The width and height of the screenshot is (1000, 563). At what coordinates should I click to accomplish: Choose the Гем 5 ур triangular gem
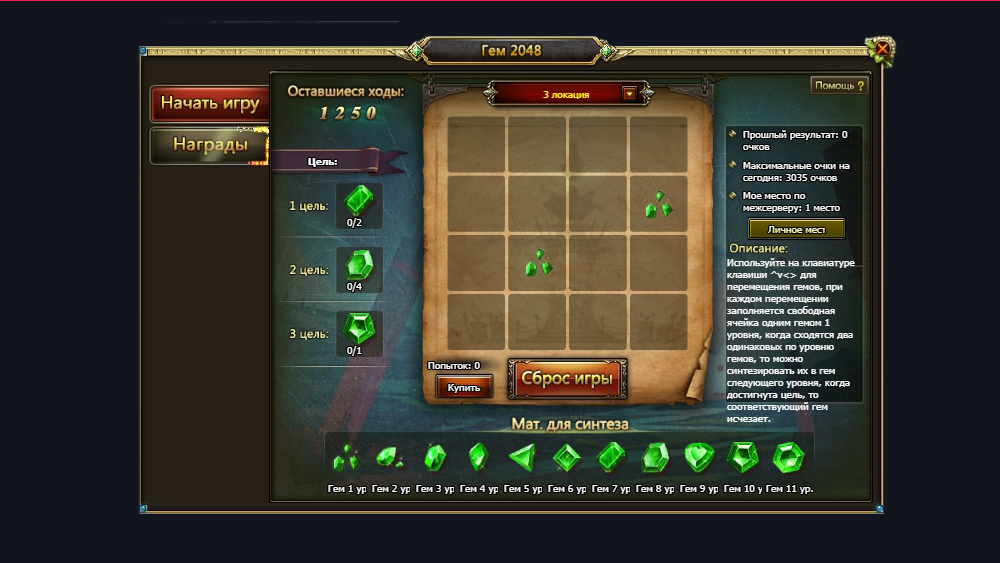(522, 458)
